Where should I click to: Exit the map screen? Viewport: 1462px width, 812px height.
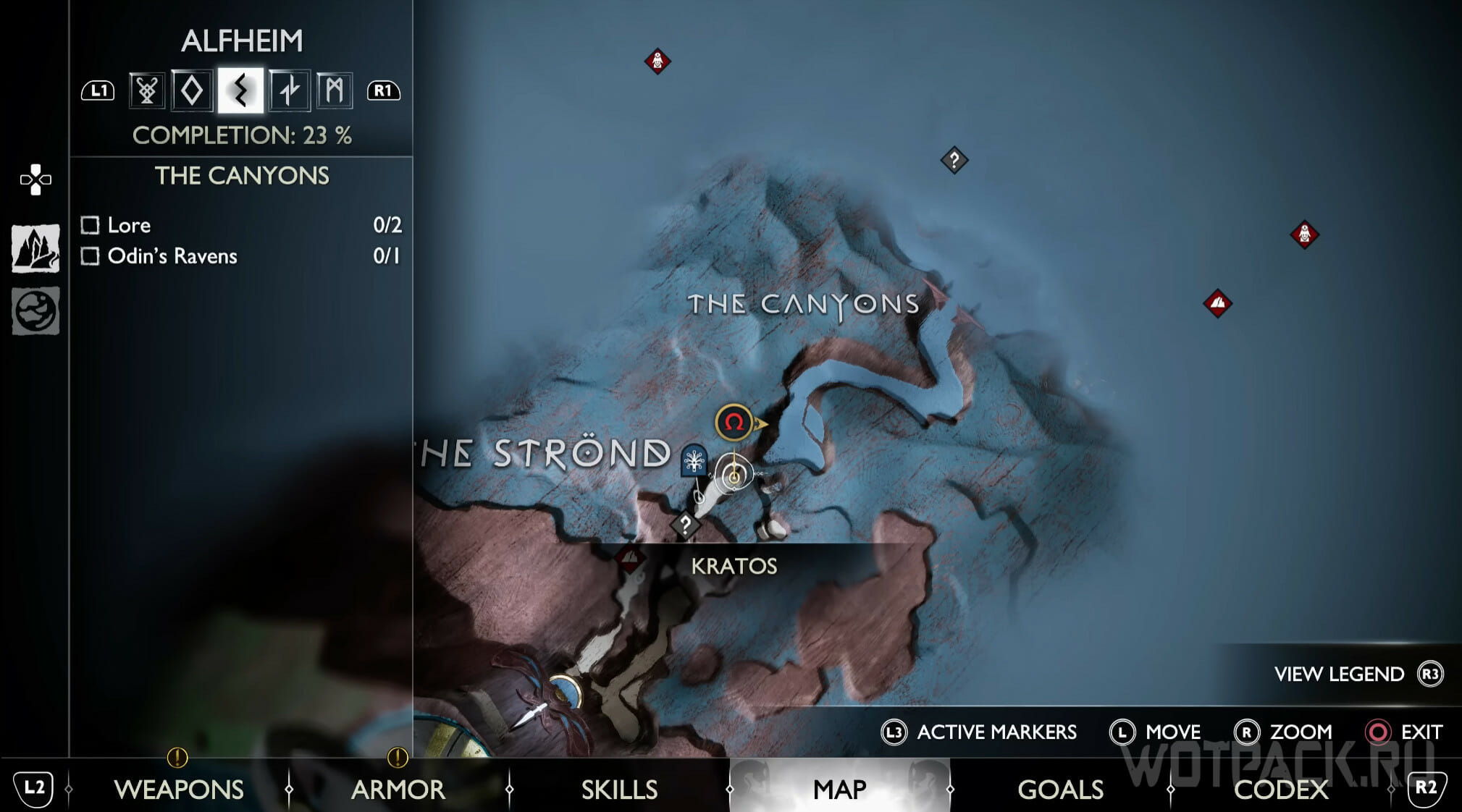click(x=1403, y=732)
